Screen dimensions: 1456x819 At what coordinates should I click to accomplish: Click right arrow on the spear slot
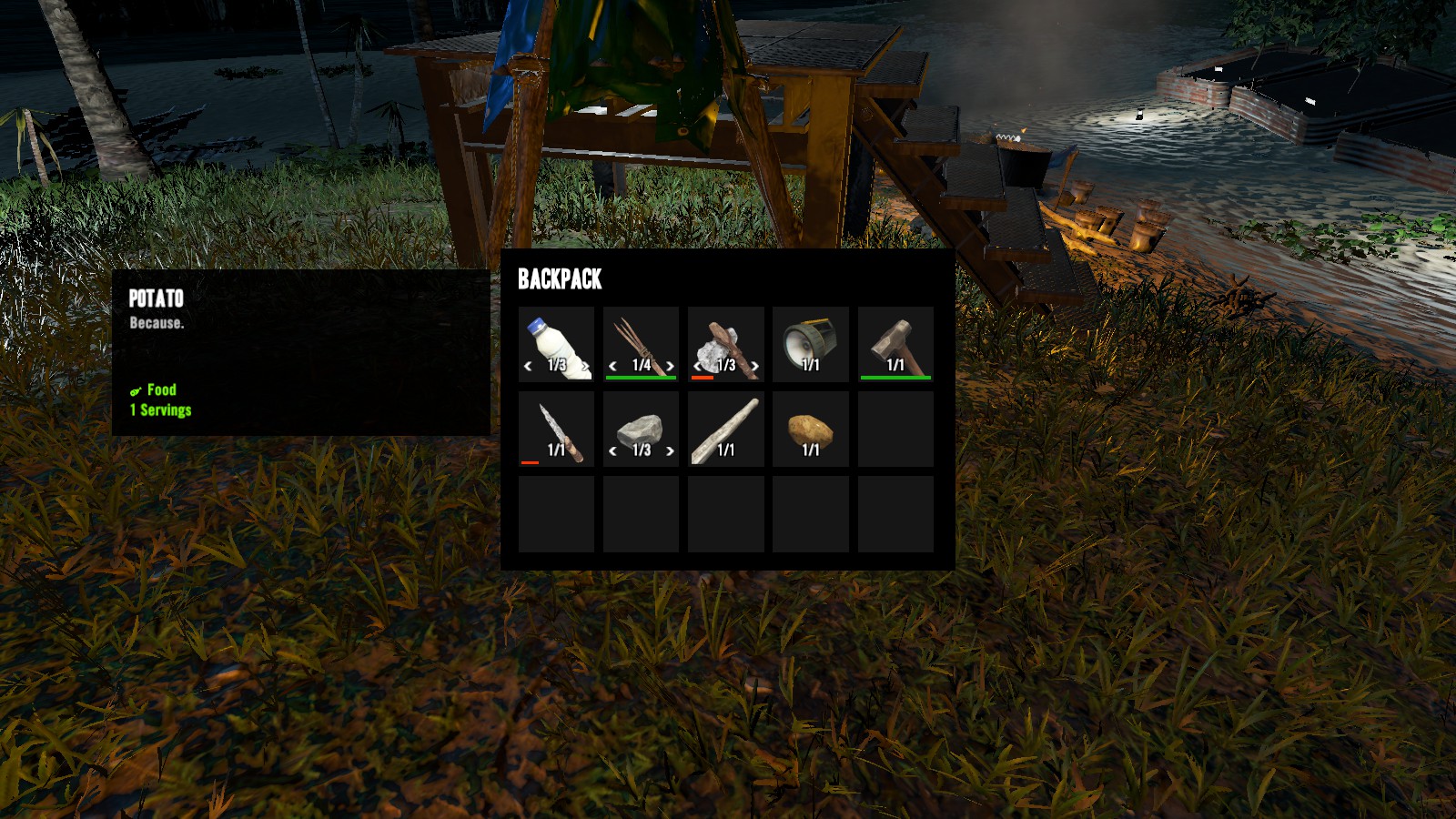point(670,366)
